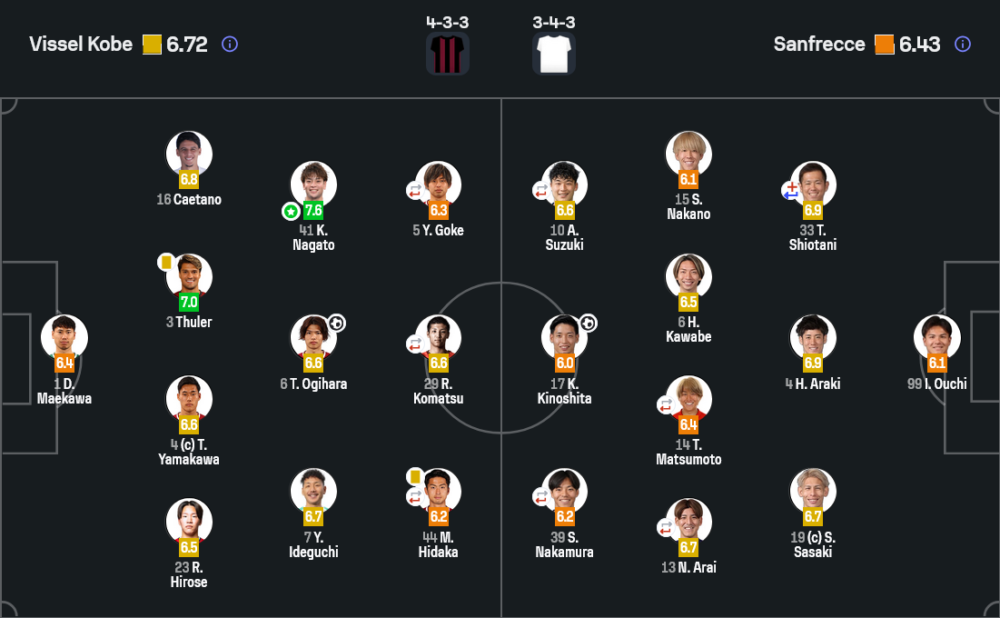The height and width of the screenshot is (618, 1000).
Task: Select K. Kinoshita's player avatar
Action: [x=564, y=338]
